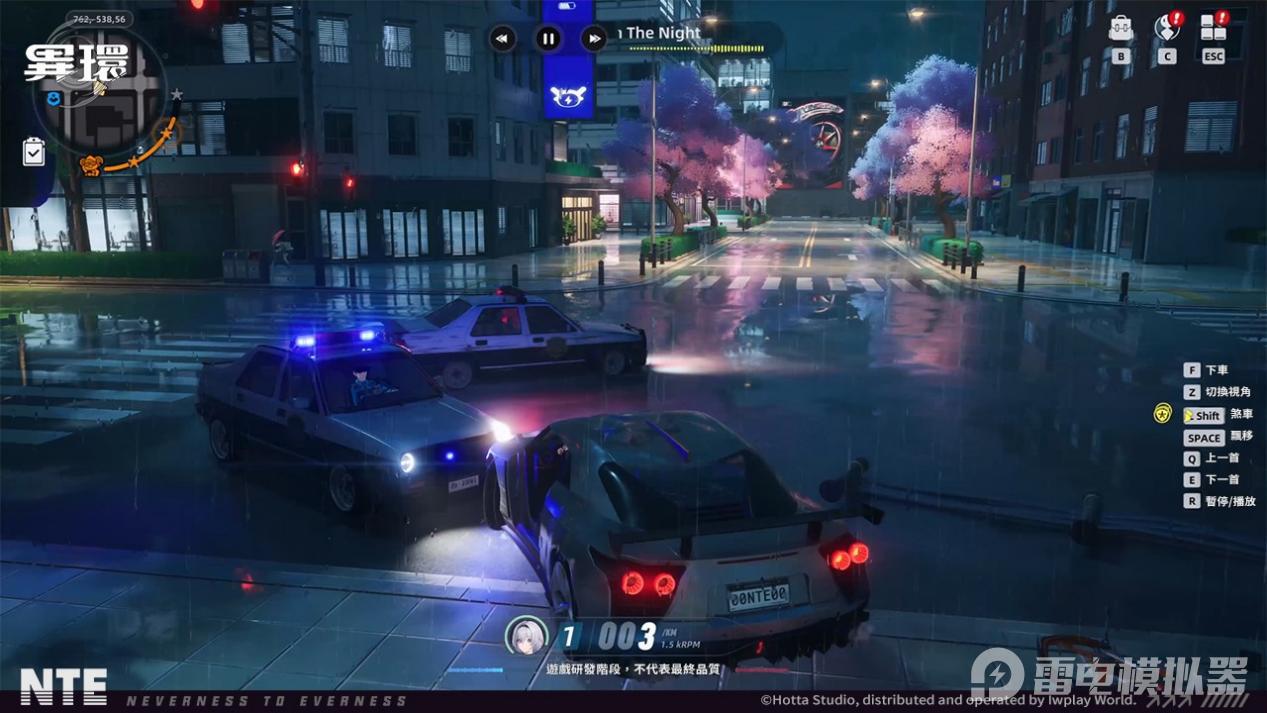The height and width of the screenshot is (713, 1267).
Task: Click the blue marker on the minimap
Action: [53, 98]
